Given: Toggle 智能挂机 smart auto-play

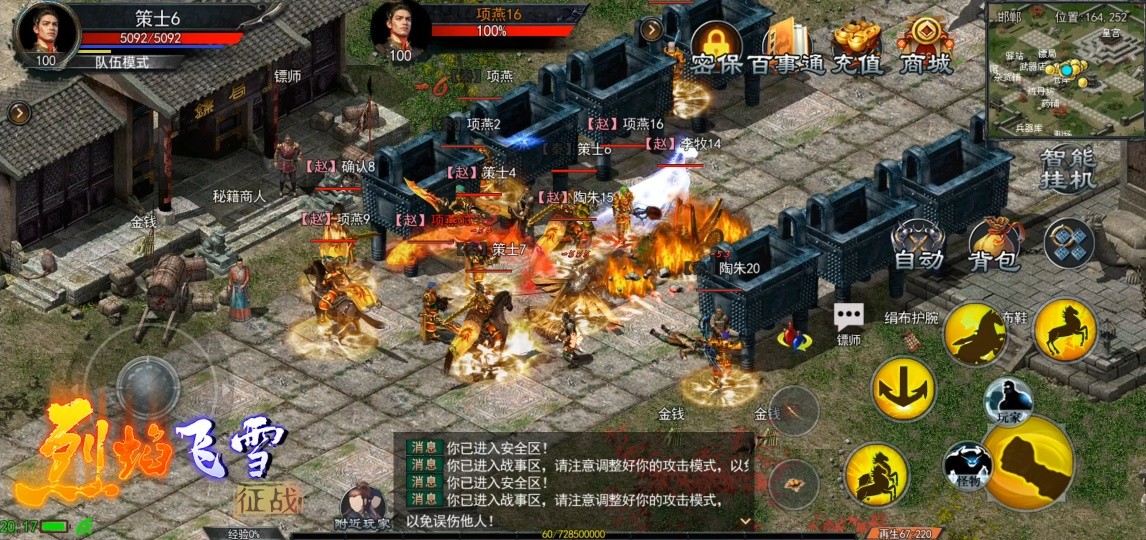Looking at the screenshot, I should (x=1068, y=168).
